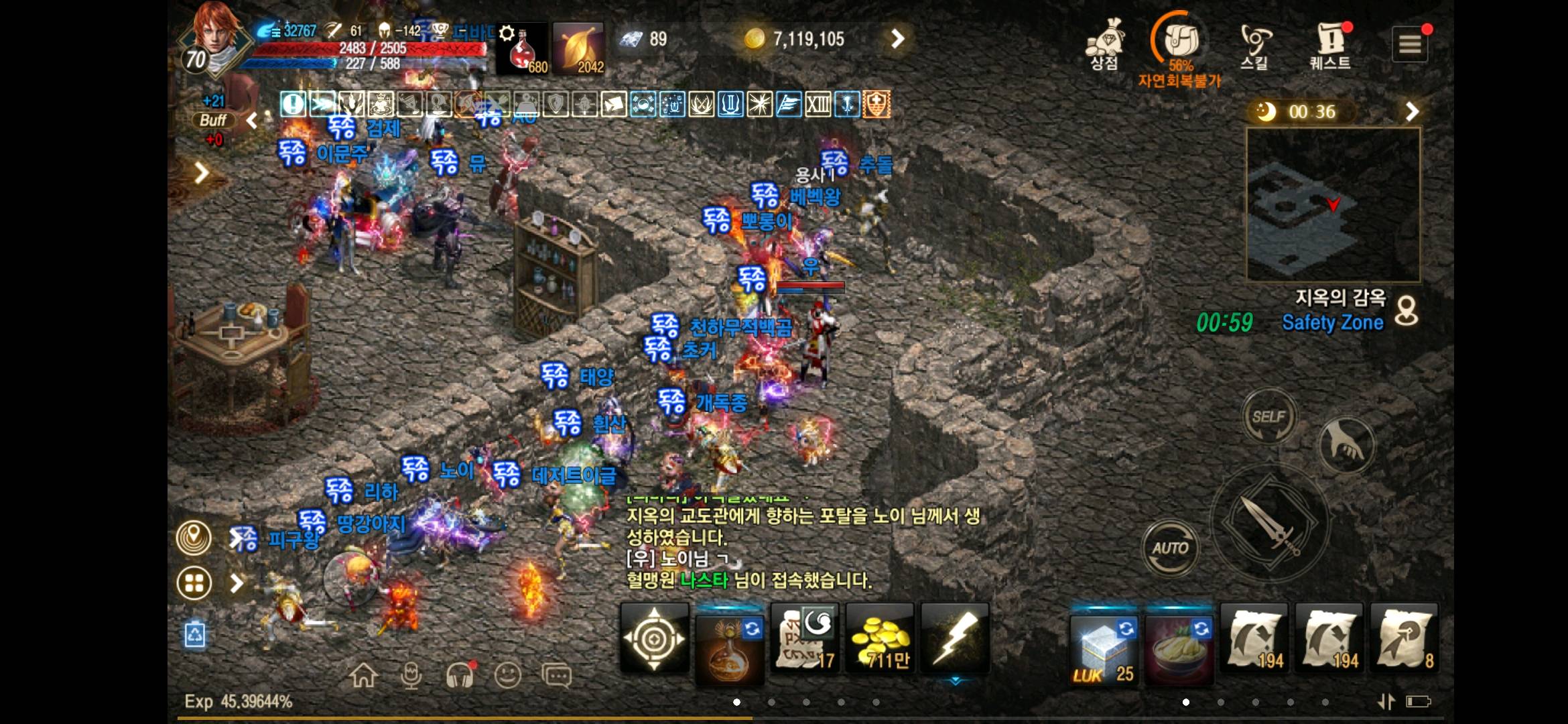Collapse the Buff panel using its left arrow
This screenshot has height=724, width=1568.
[x=251, y=121]
